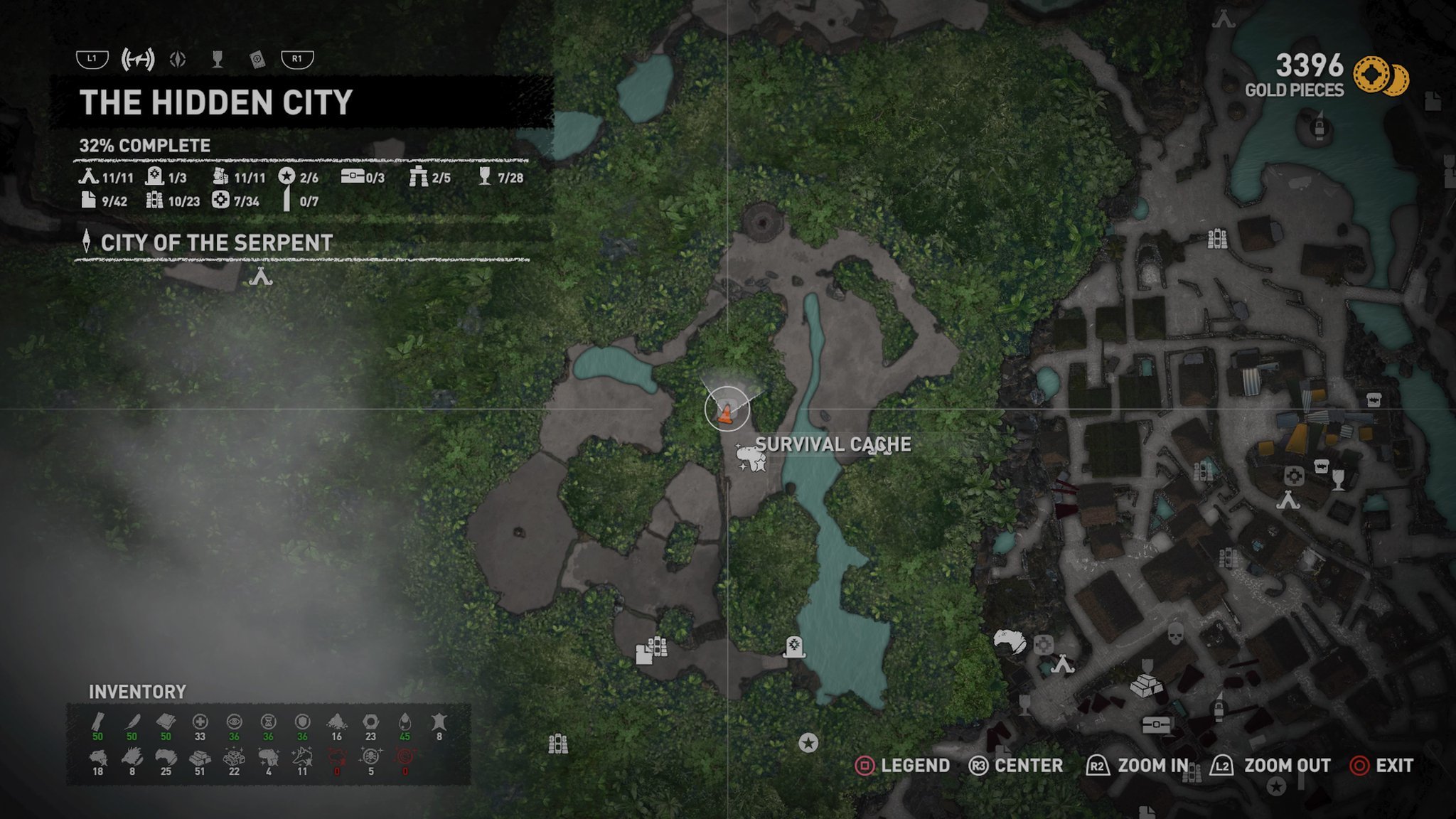The width and height of the screenshot is (1456, 819).
Task: Select the orange player position marker
Action: click(x=726, y=412)
